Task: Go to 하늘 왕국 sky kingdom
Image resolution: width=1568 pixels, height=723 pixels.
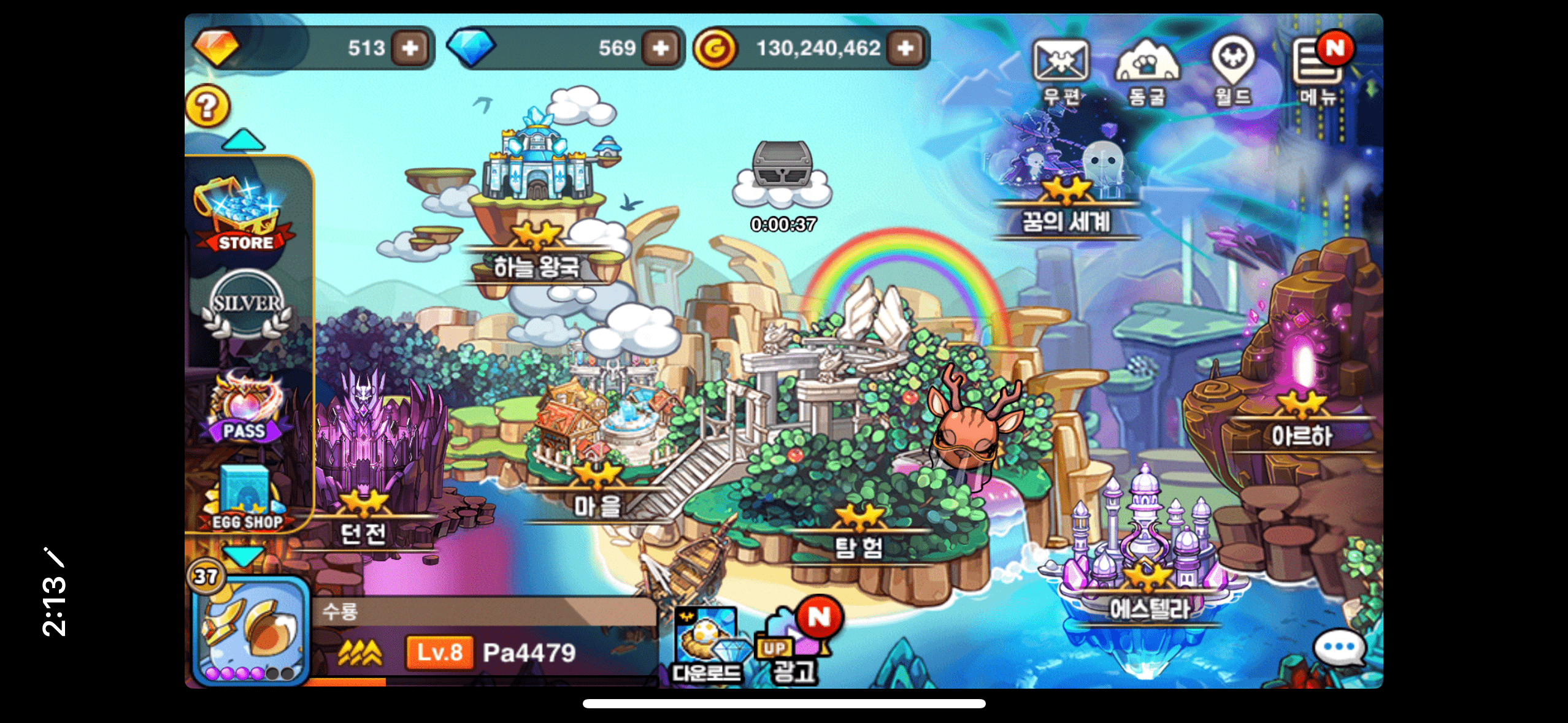Action: (x=537, y=202)
